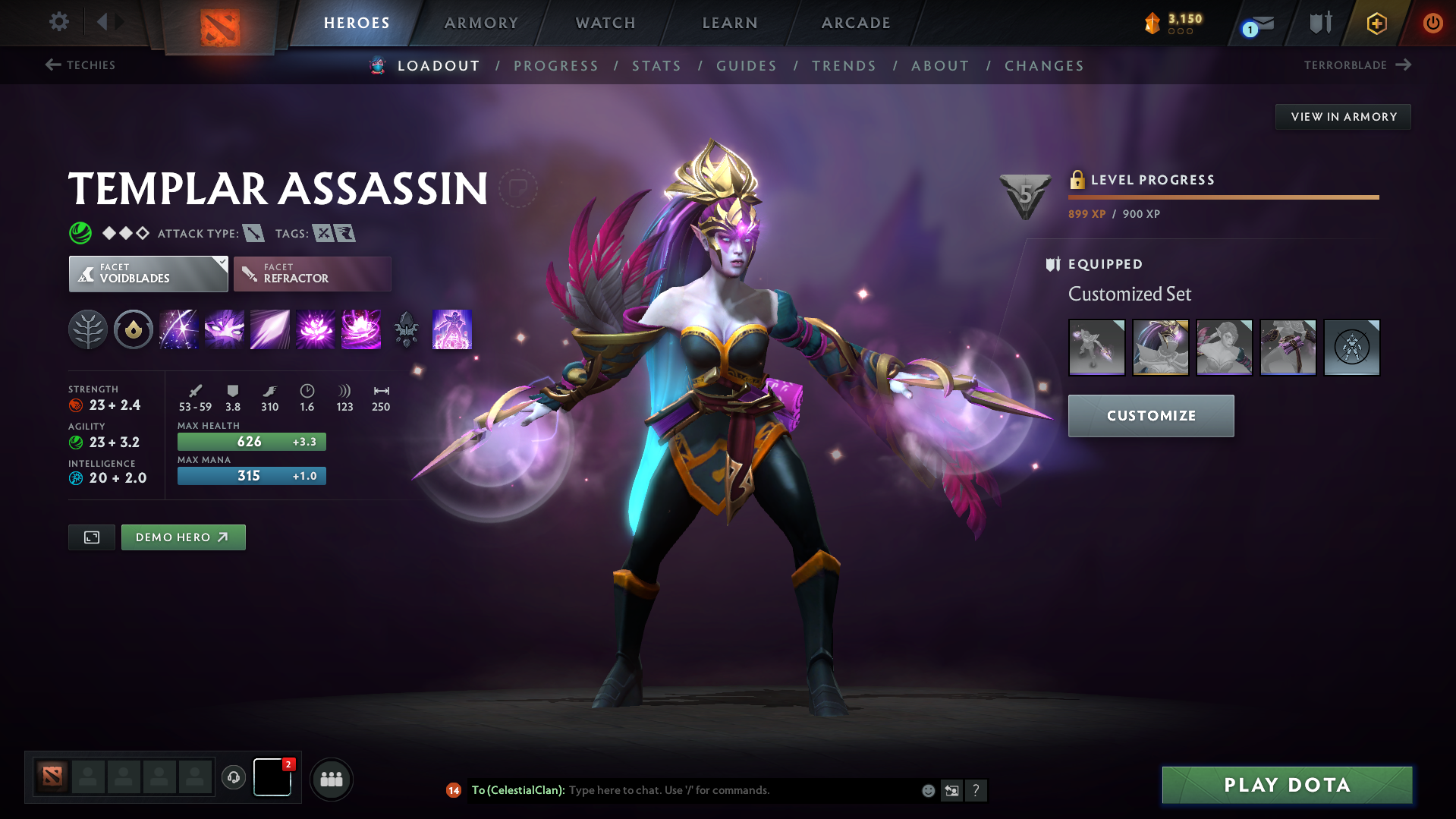Click the innate talent tree icon
1456x819 pixels.
point(88,329)
